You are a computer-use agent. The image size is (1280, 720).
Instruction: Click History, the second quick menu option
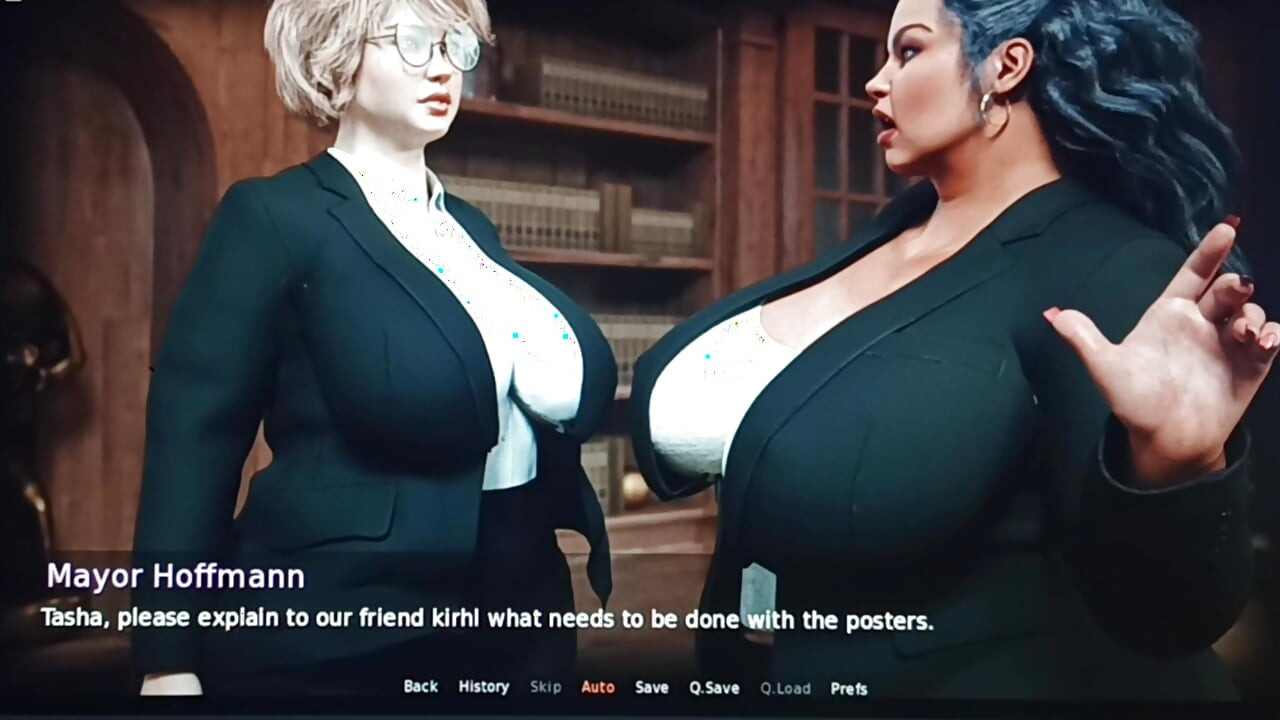pos(483,687)
